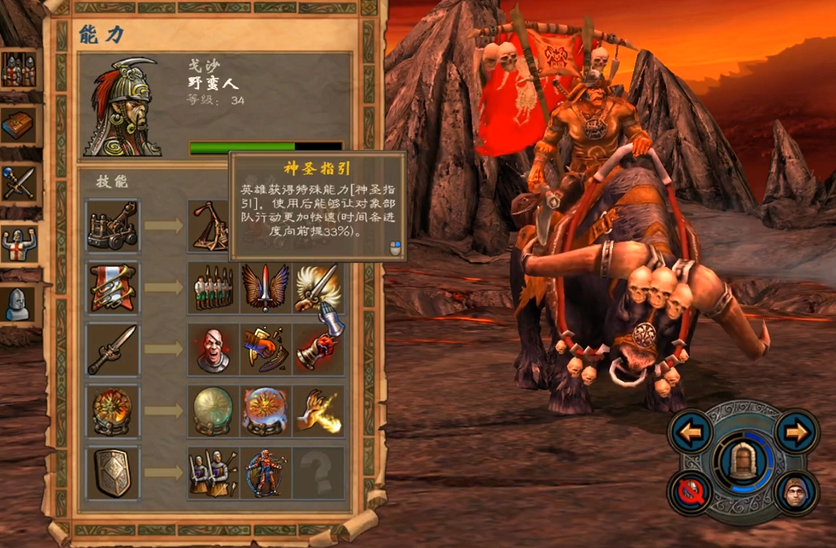This screenshot has width=836, height=548.
Task: Choose the catapult ability icon
Action: click(213, 225)
